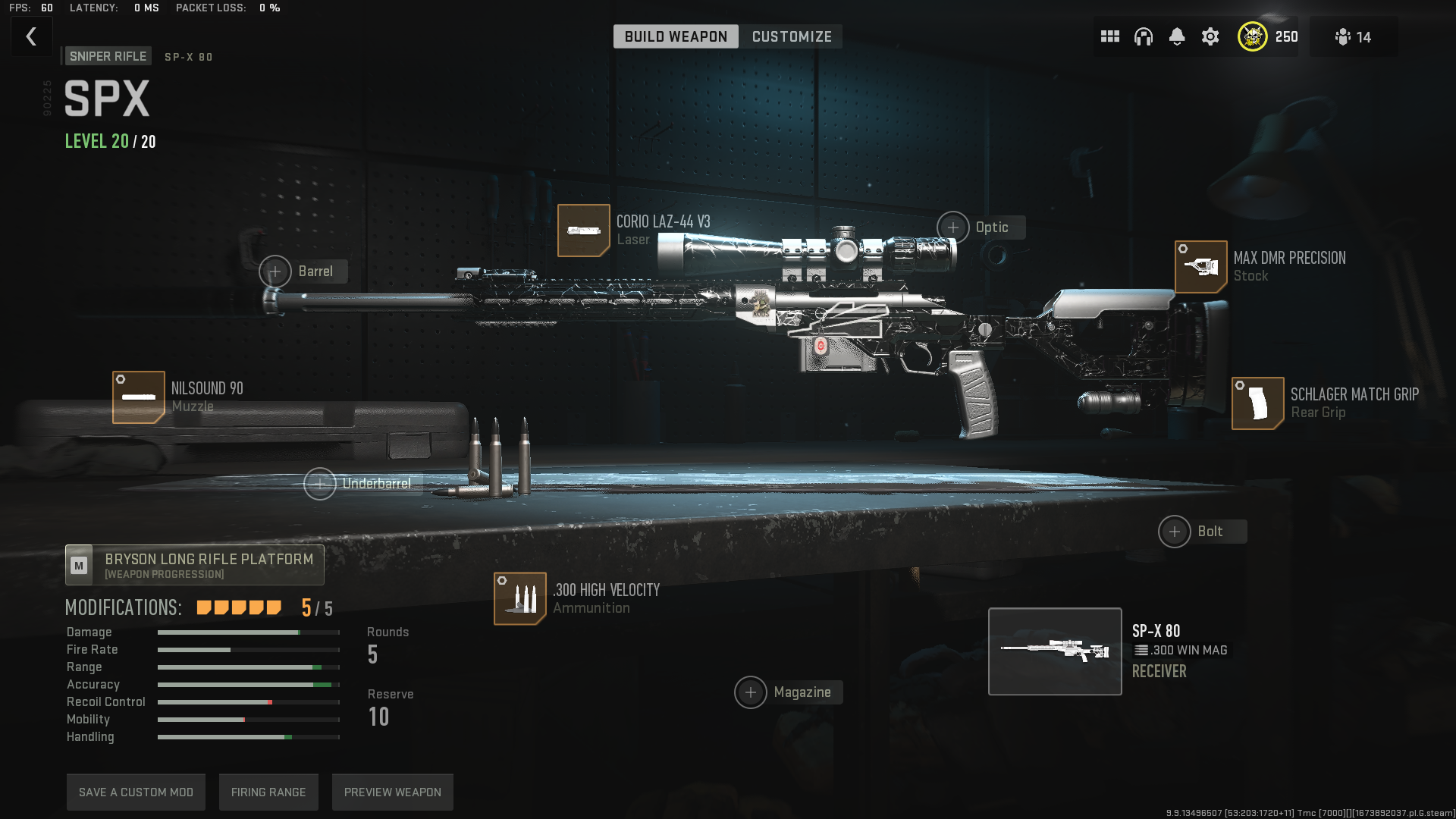Switch to the Customize tab

792,36
